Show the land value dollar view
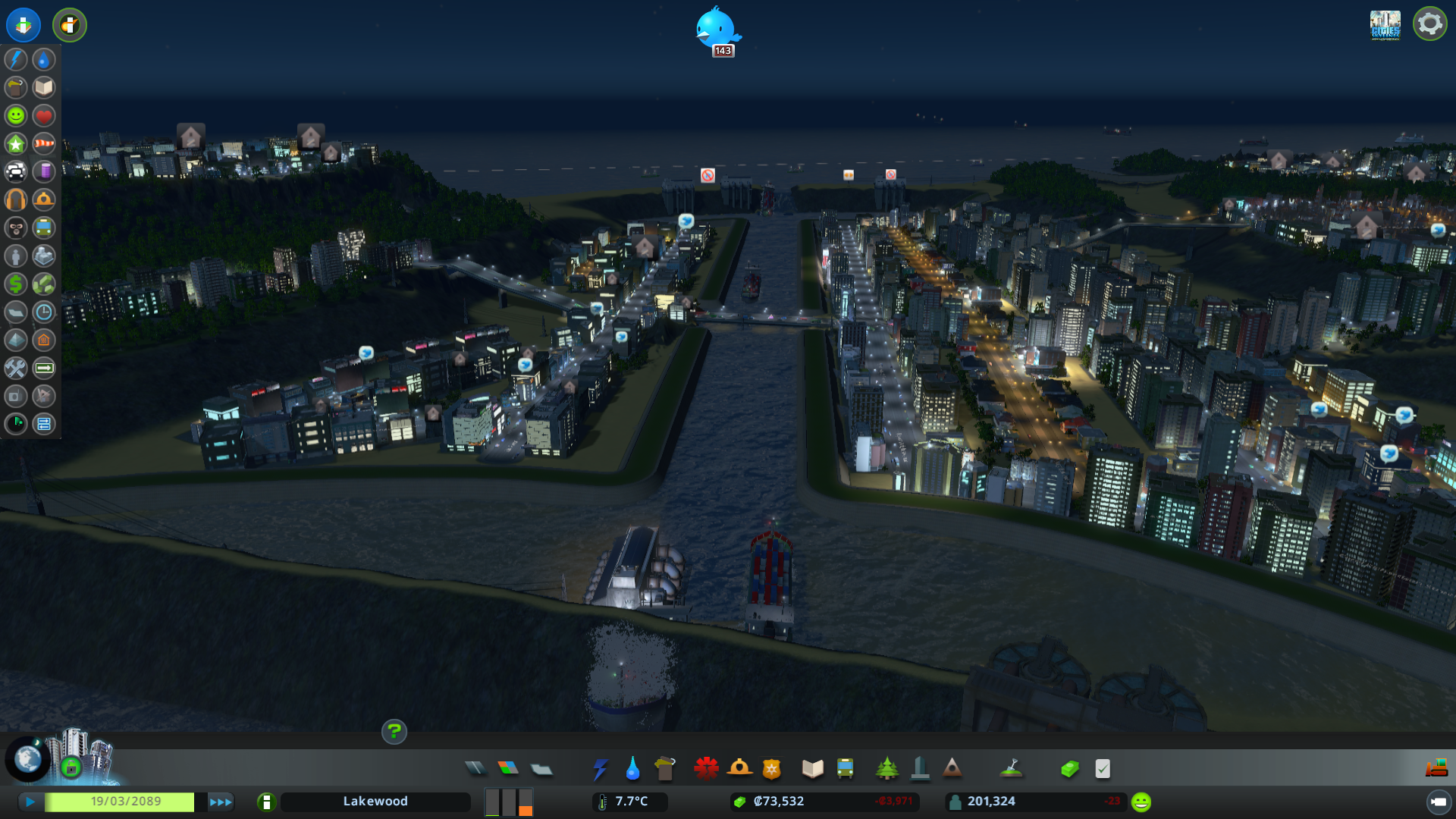This screenshot has width=1456, height=819. point(16,284)
